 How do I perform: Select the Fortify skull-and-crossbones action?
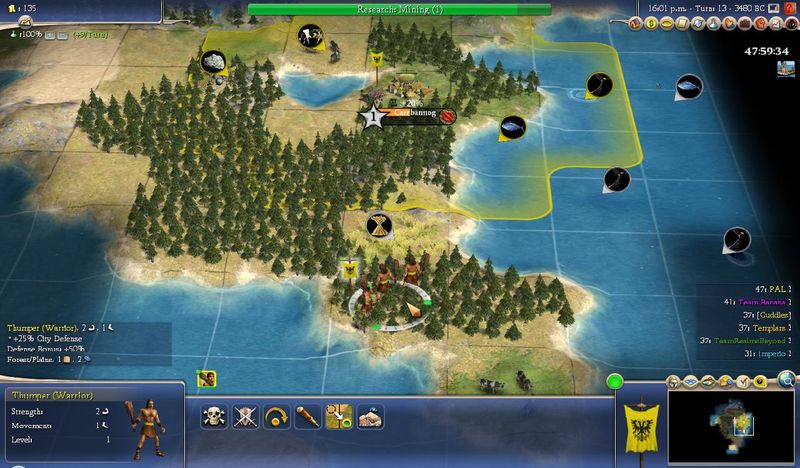(211, 417)
